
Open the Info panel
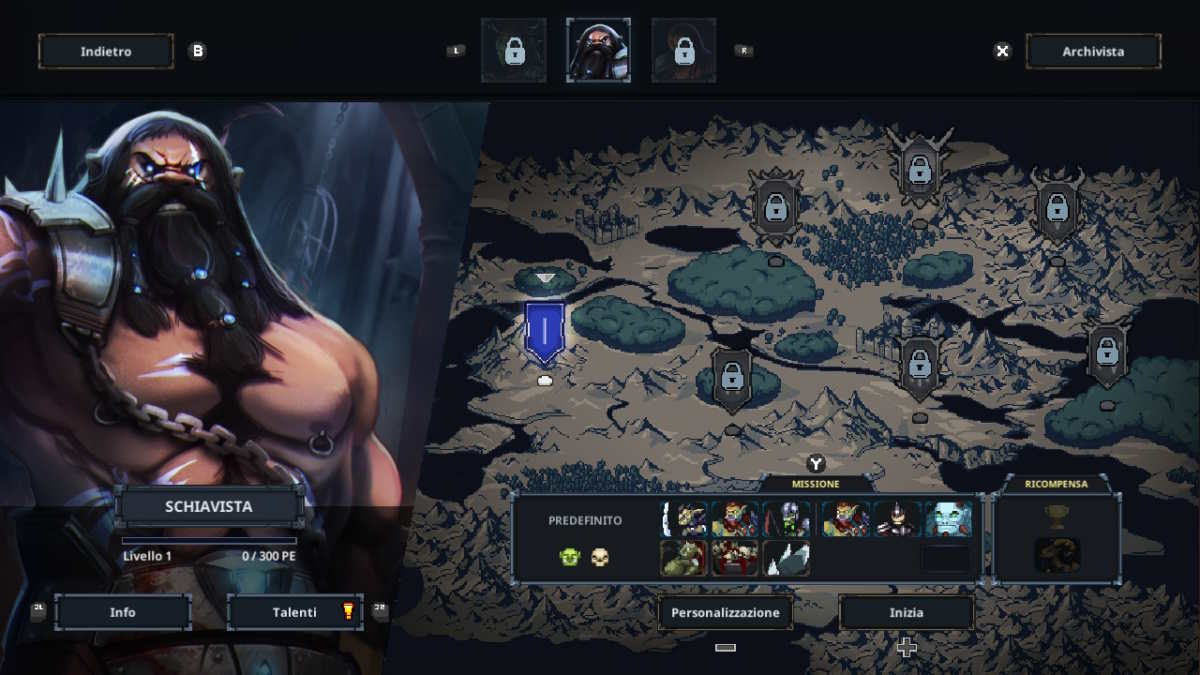[x=123, y=612]
